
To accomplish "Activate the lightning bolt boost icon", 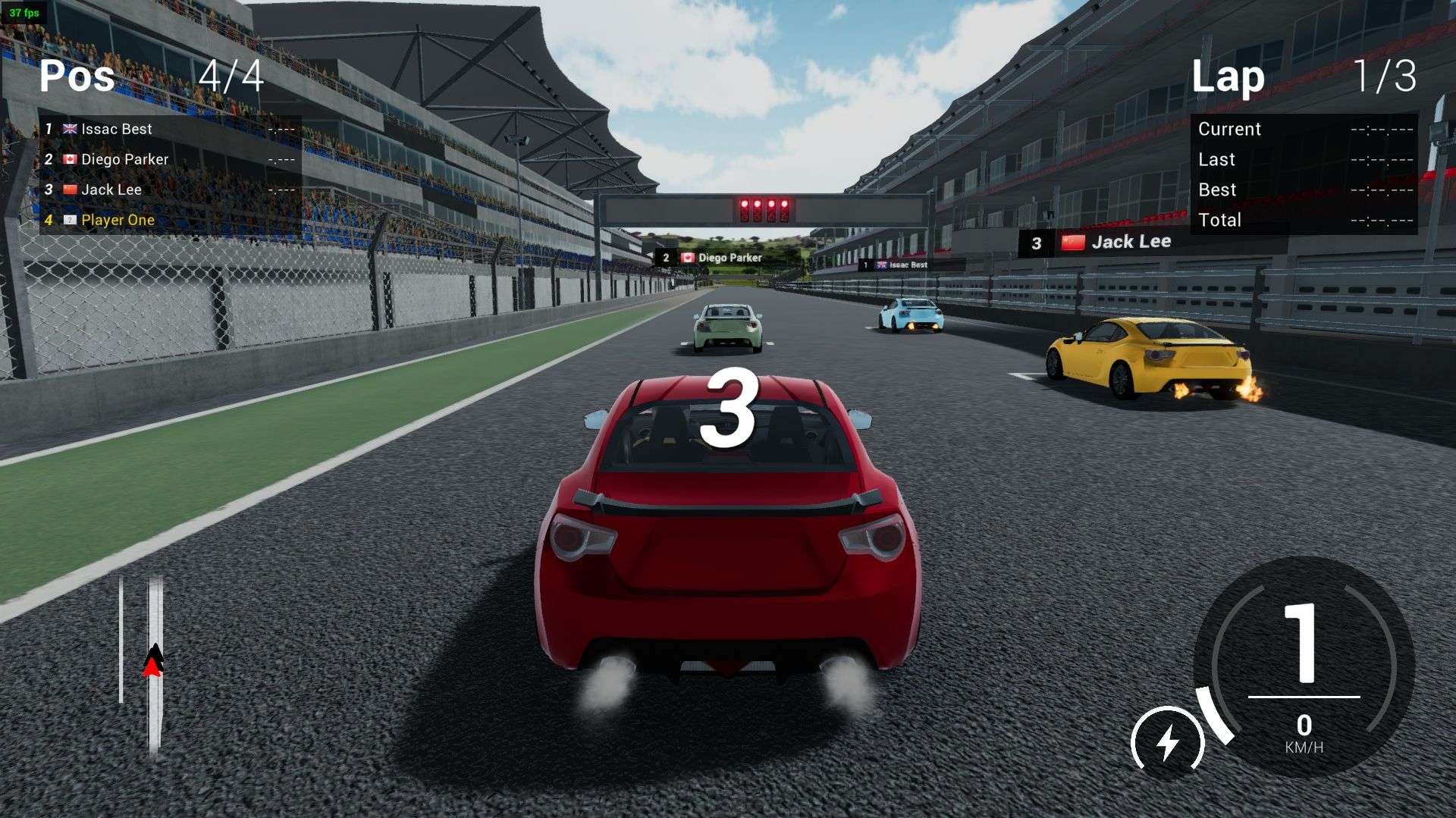I will (x=1167, y=742).
